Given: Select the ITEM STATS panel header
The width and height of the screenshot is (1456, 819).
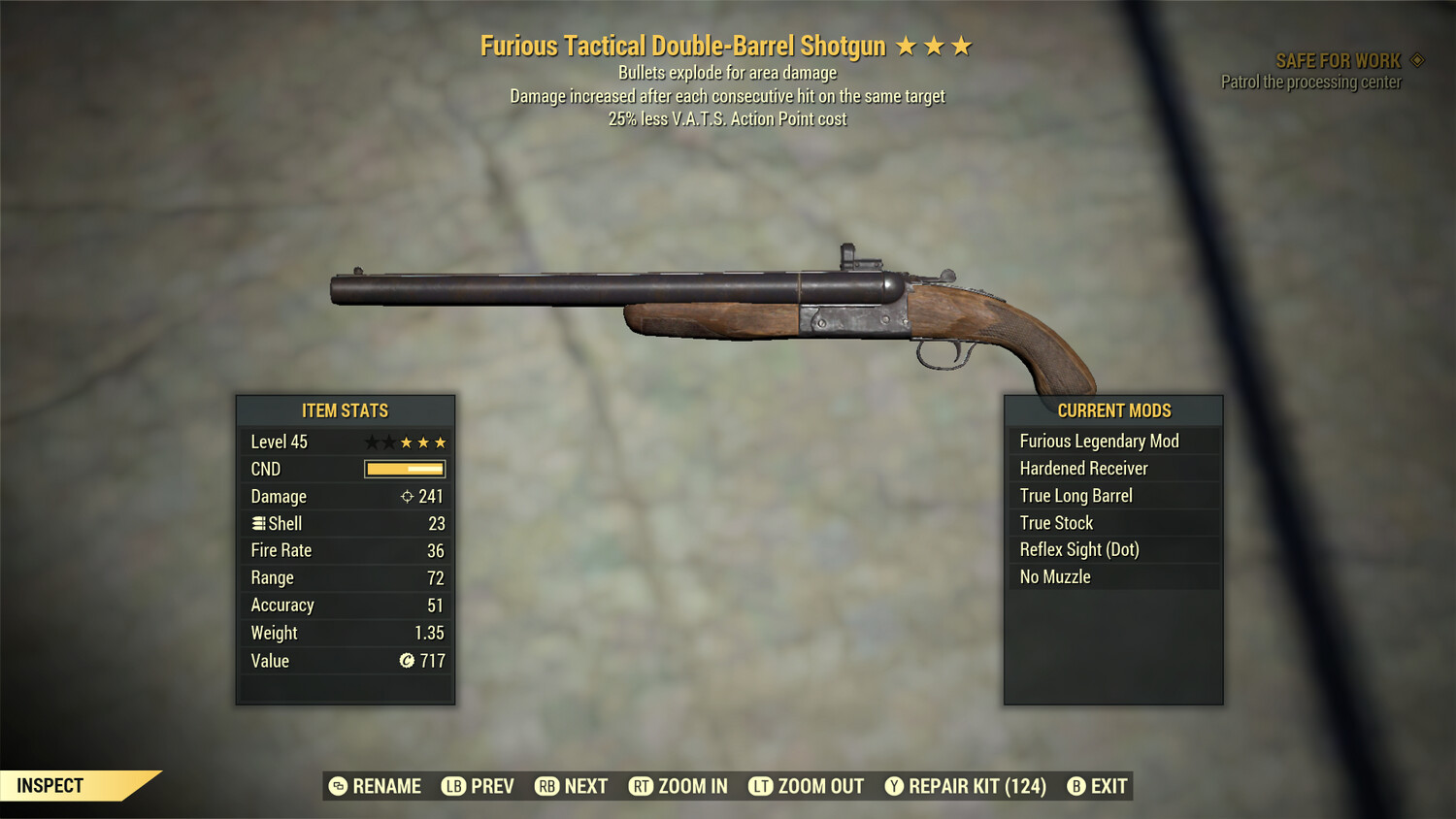Looking at the screenshot, I should 345,410.
